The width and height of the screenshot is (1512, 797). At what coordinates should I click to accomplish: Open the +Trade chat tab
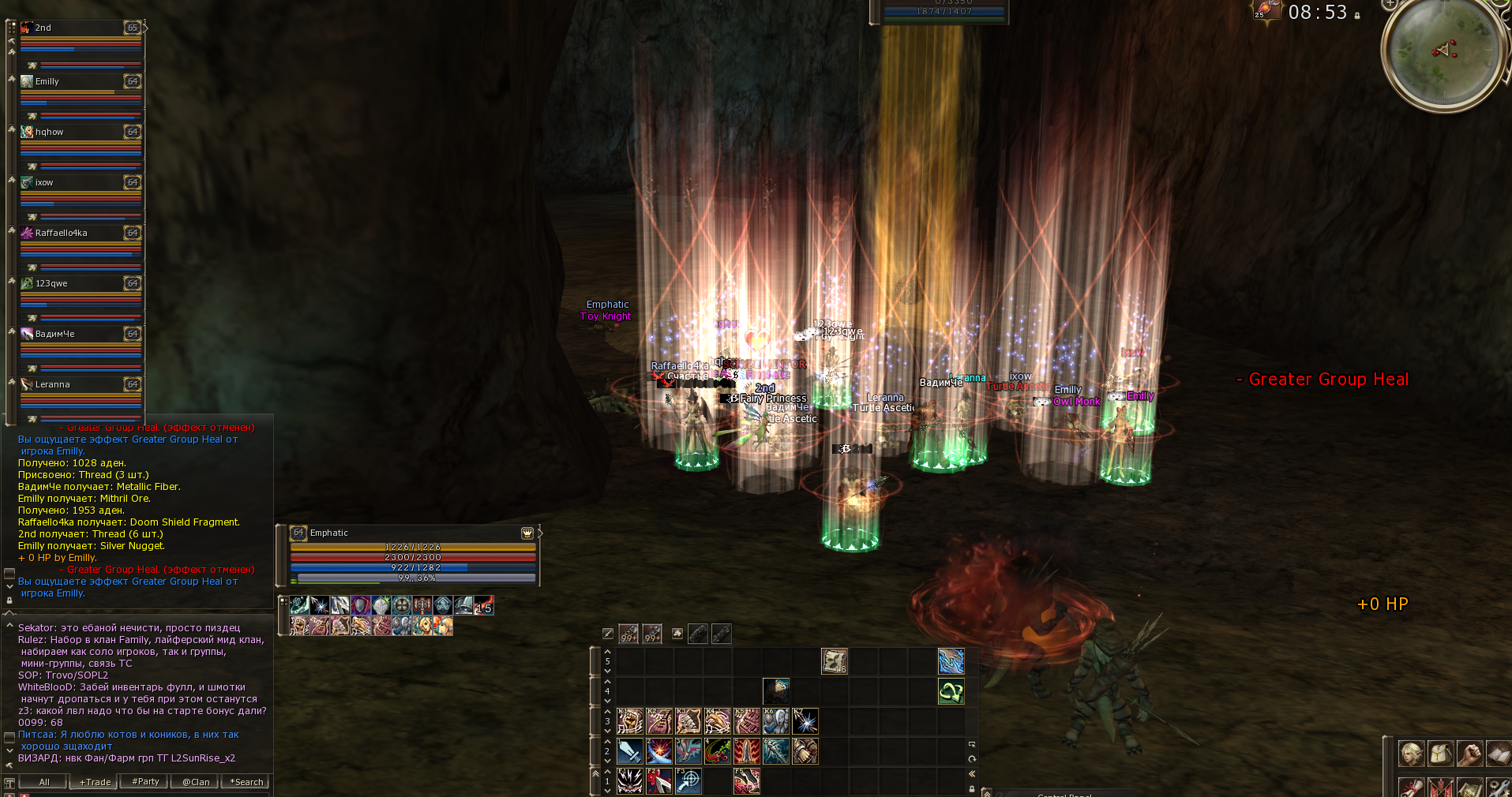(95, 782)
